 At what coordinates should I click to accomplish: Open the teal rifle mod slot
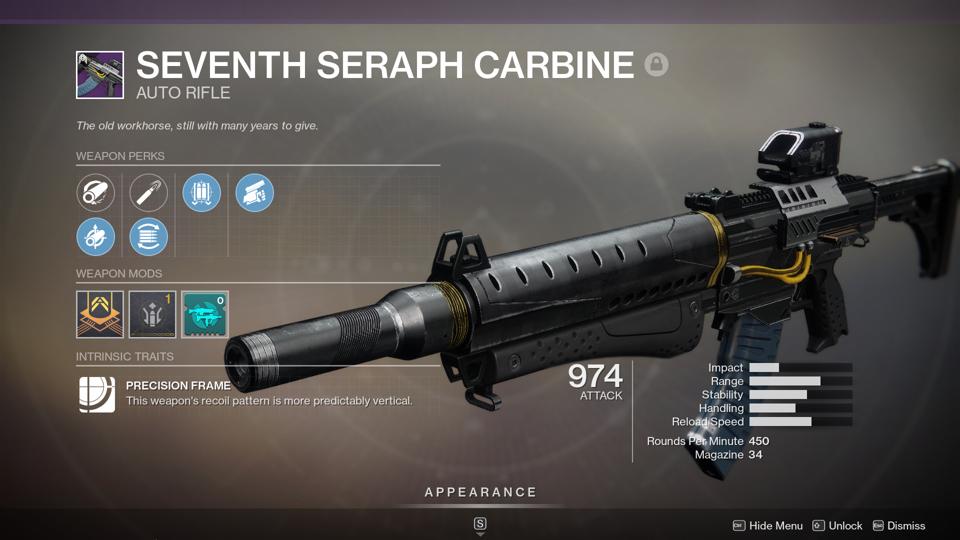(205, 315)
